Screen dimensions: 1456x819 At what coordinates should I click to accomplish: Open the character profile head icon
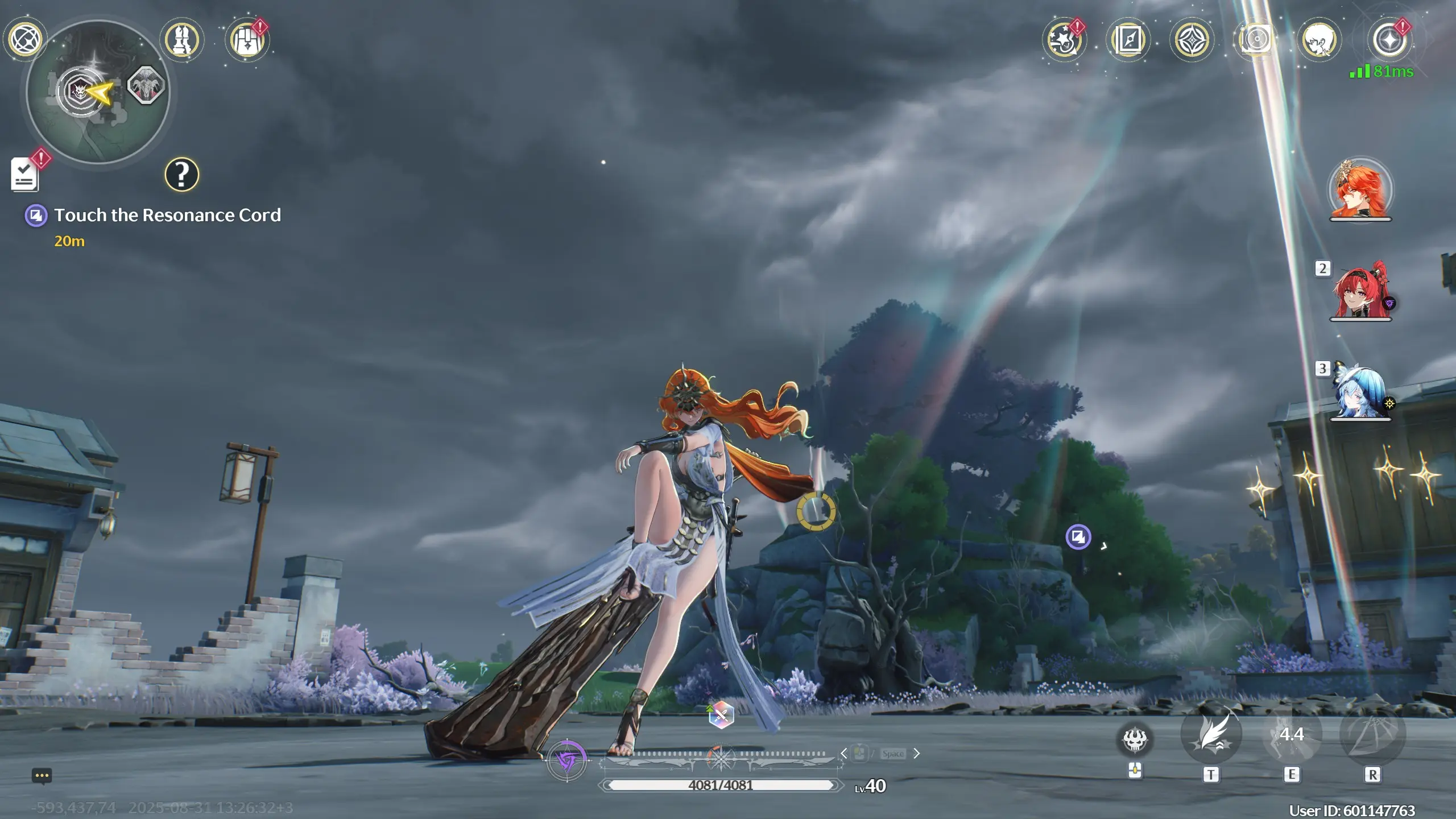1319,40
